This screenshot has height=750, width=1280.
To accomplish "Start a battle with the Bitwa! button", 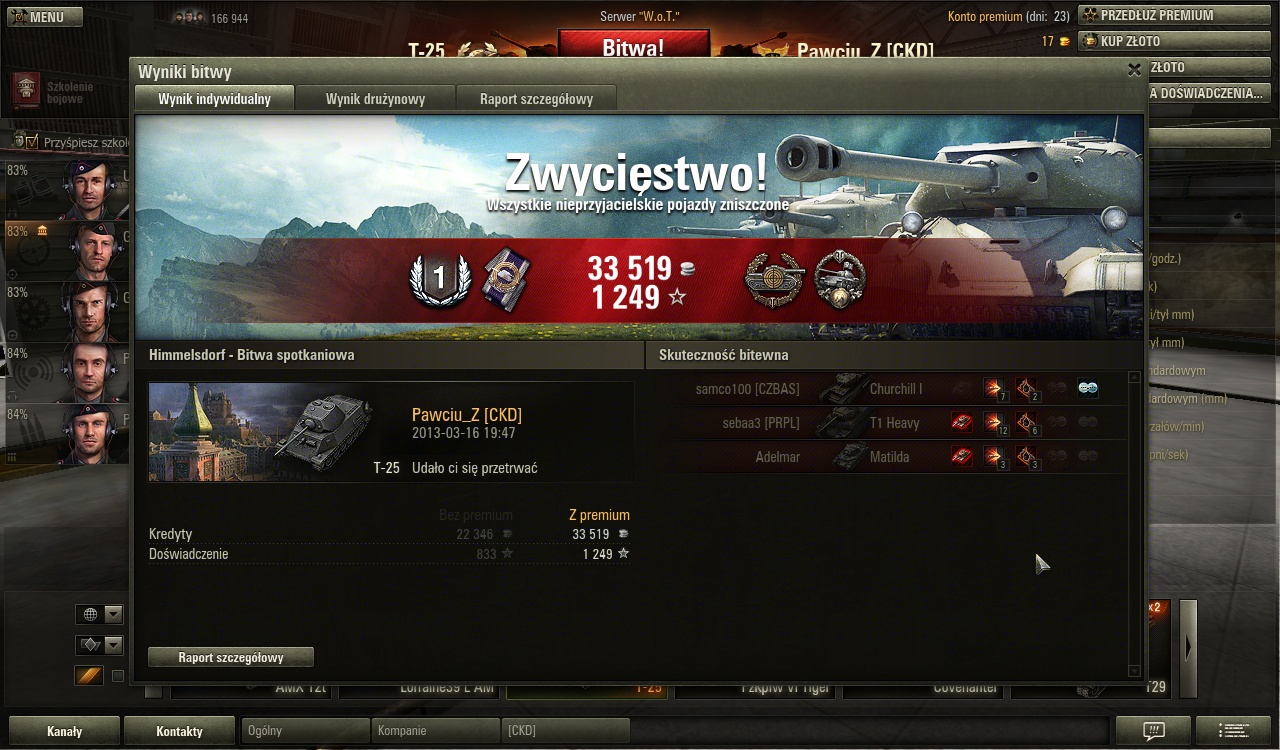I will [633, 46].
